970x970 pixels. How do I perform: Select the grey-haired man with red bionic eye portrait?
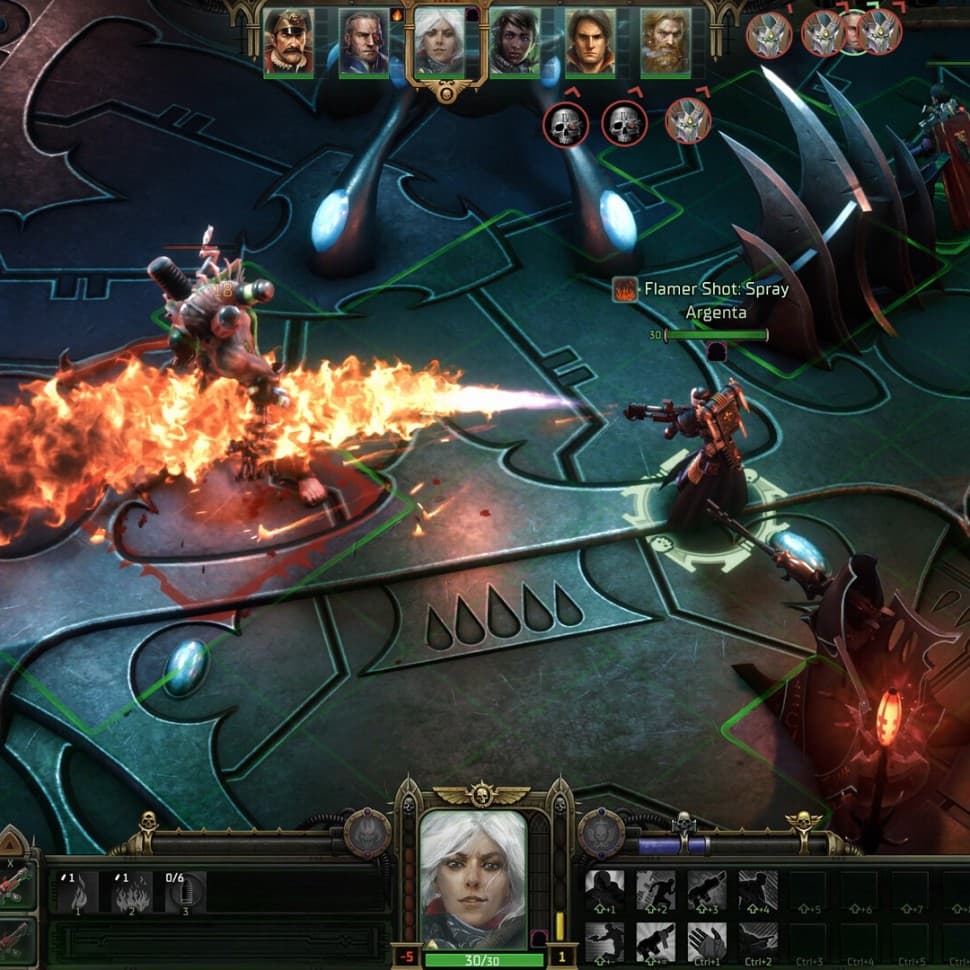(363, 43)
